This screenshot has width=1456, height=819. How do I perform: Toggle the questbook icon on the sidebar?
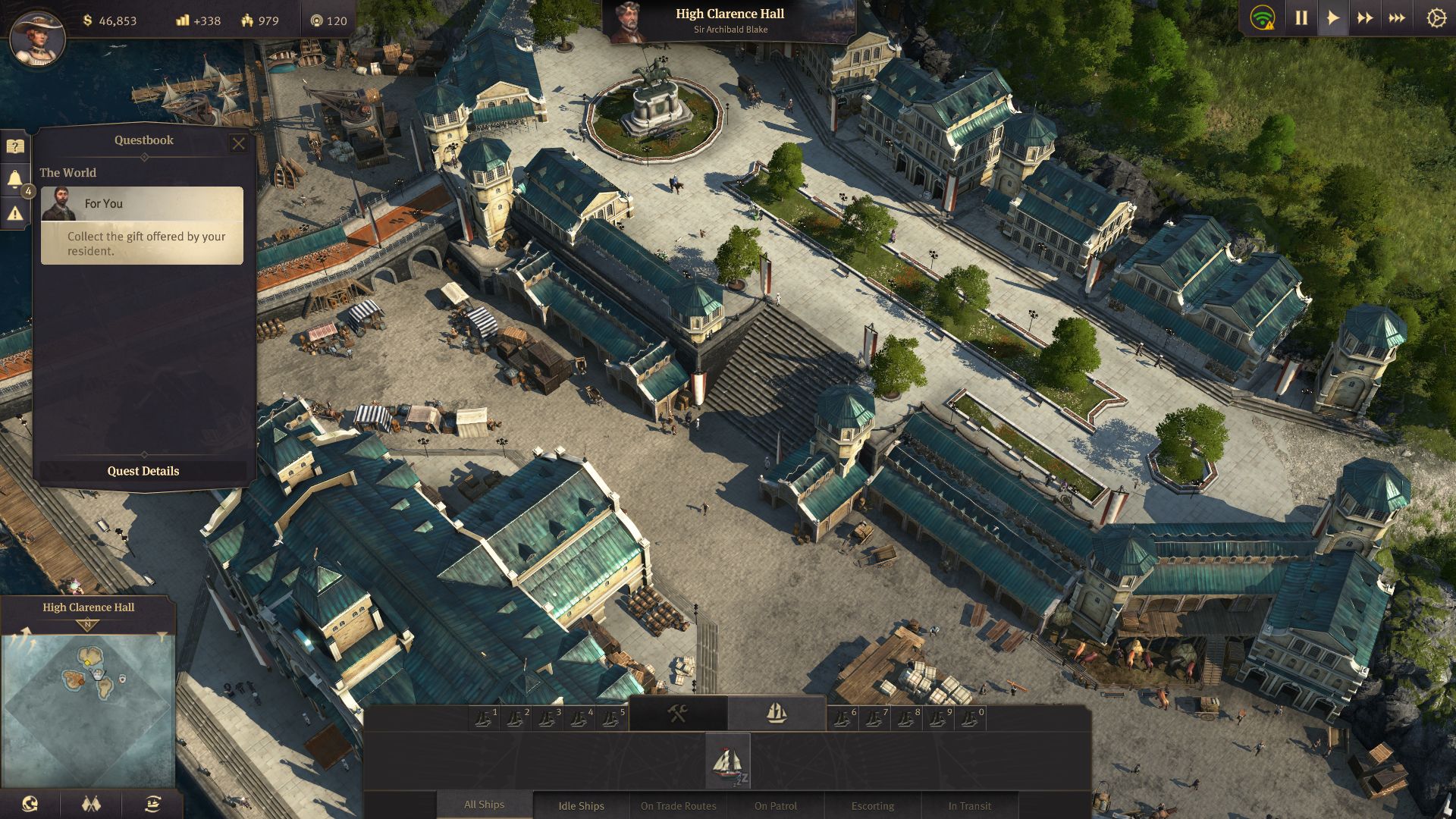pos(15,146)
